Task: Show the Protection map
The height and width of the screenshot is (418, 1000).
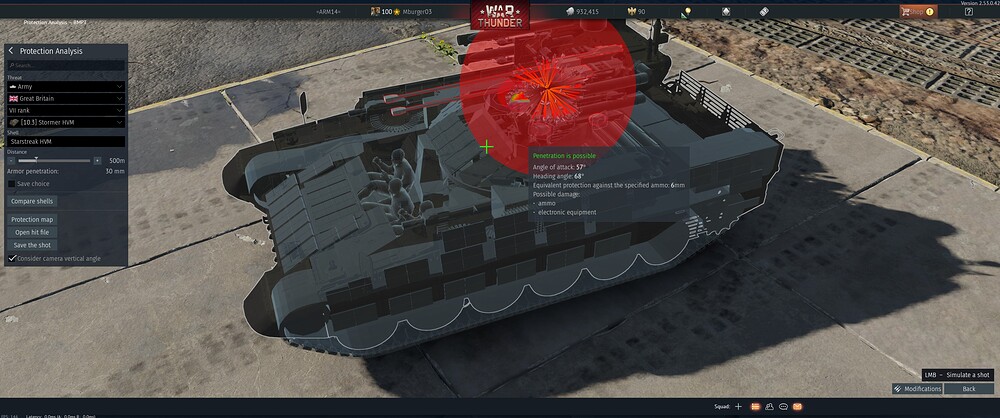Action: (33, 219)
